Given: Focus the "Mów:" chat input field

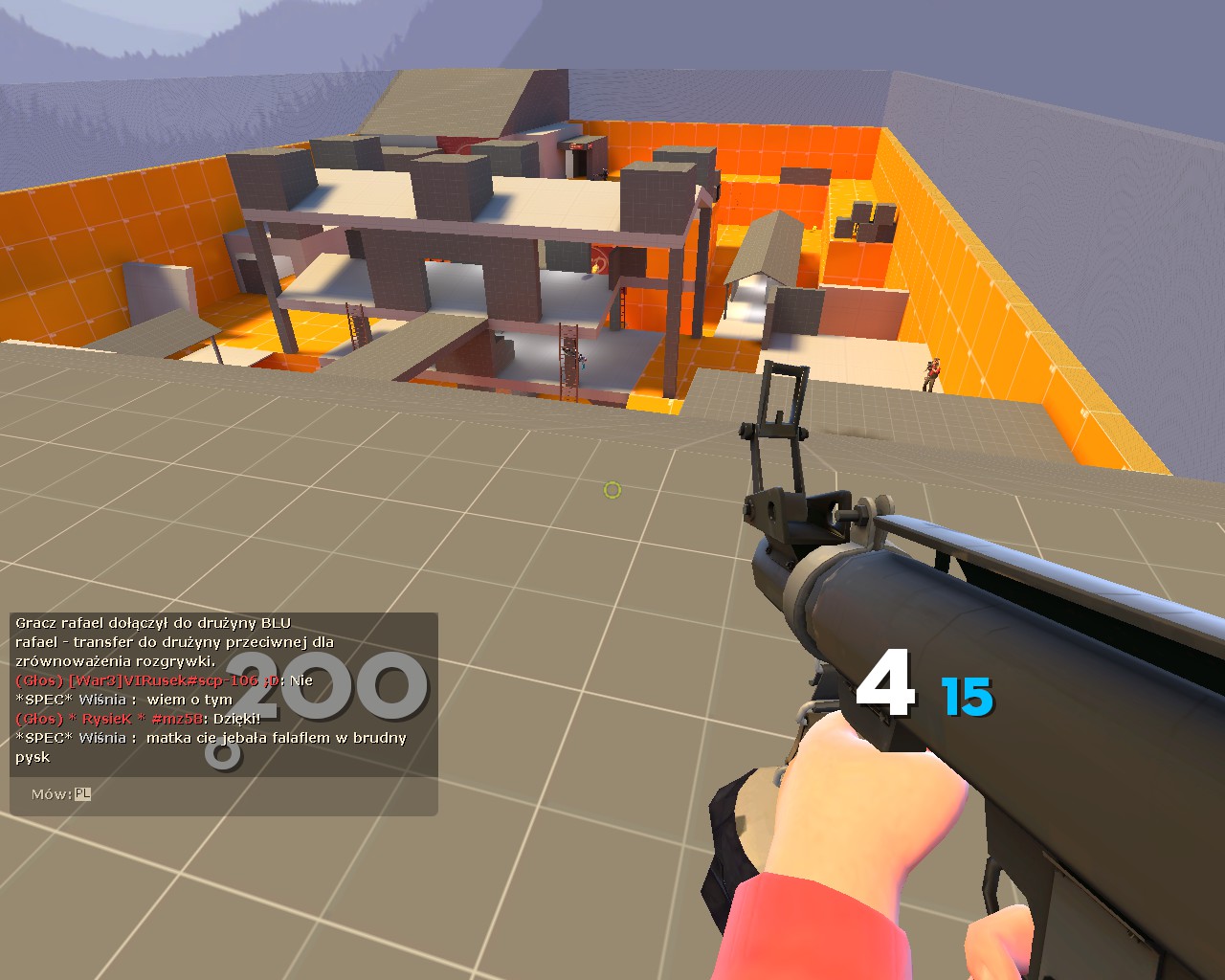Looking at the screenshot, I should pyautogui.click(x=258, y=794).
